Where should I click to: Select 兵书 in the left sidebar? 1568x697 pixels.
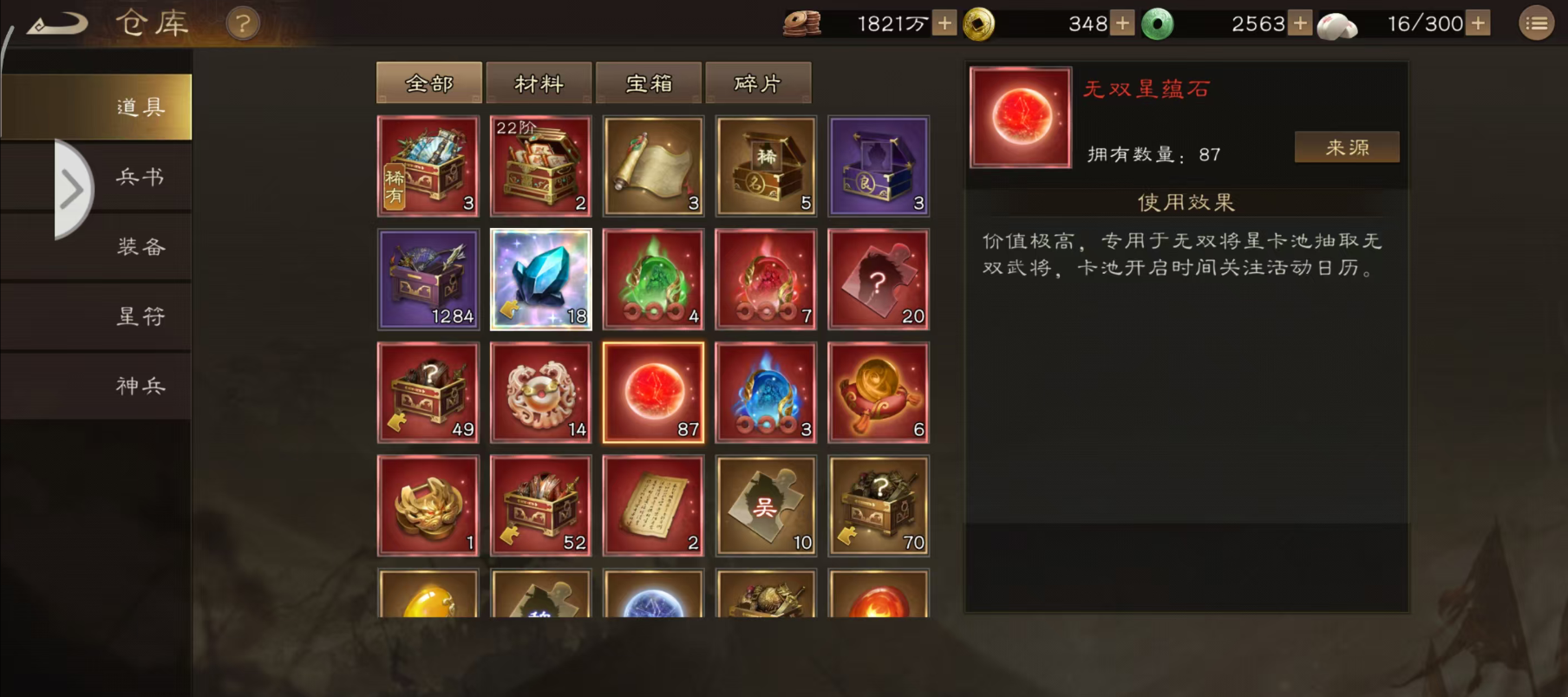point(139,176)
